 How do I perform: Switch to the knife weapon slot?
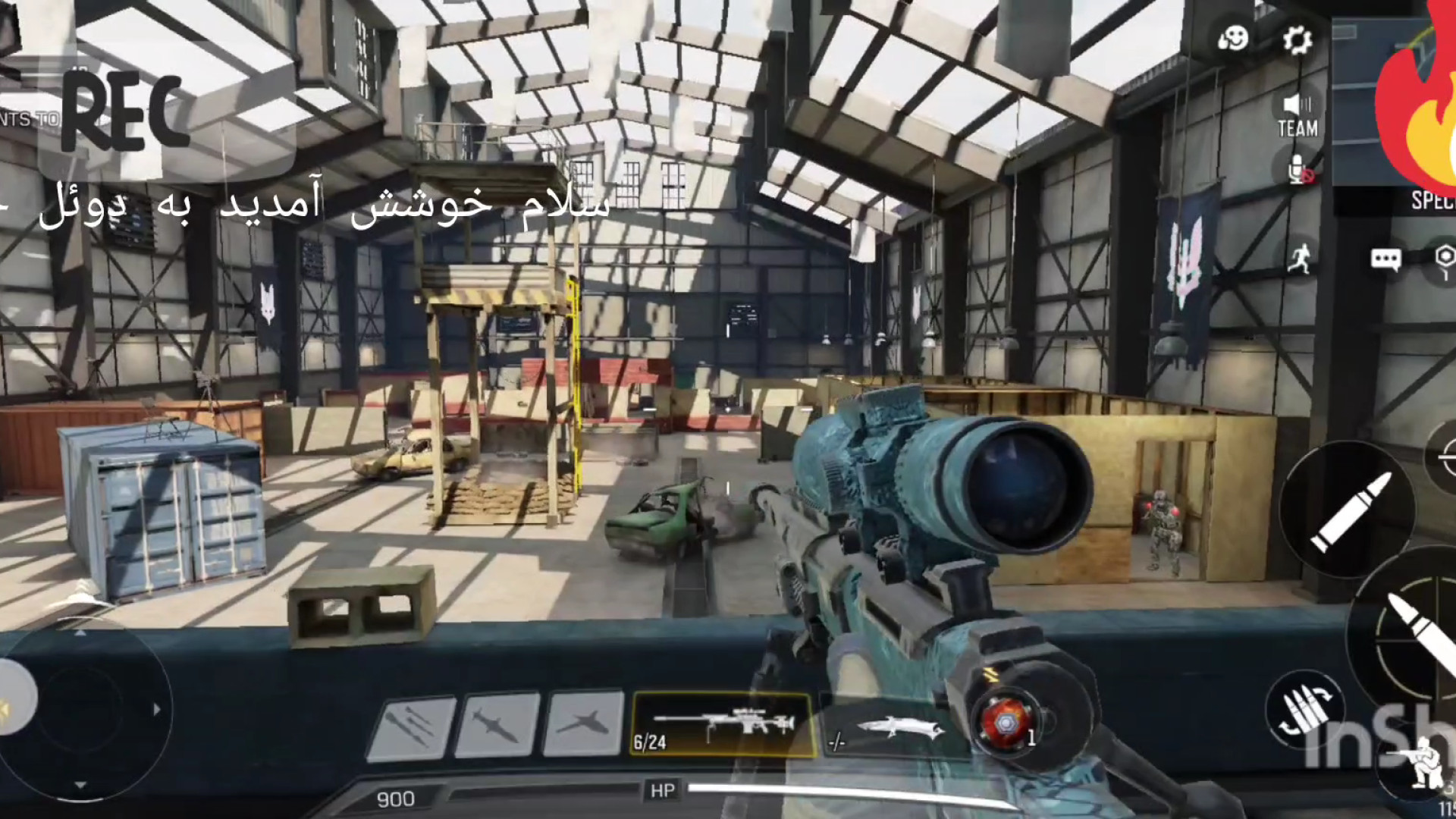(x=895, y=730)
